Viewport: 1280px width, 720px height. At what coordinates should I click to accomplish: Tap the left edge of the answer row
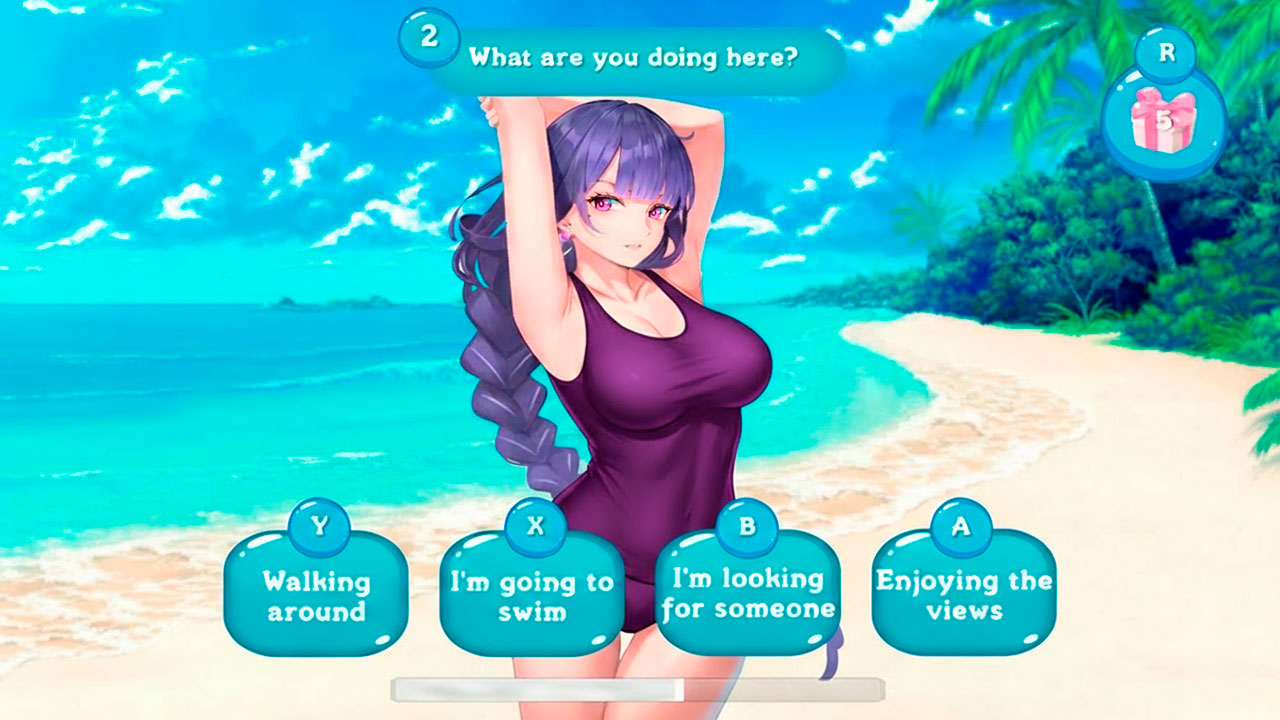(x=245, y=591)
